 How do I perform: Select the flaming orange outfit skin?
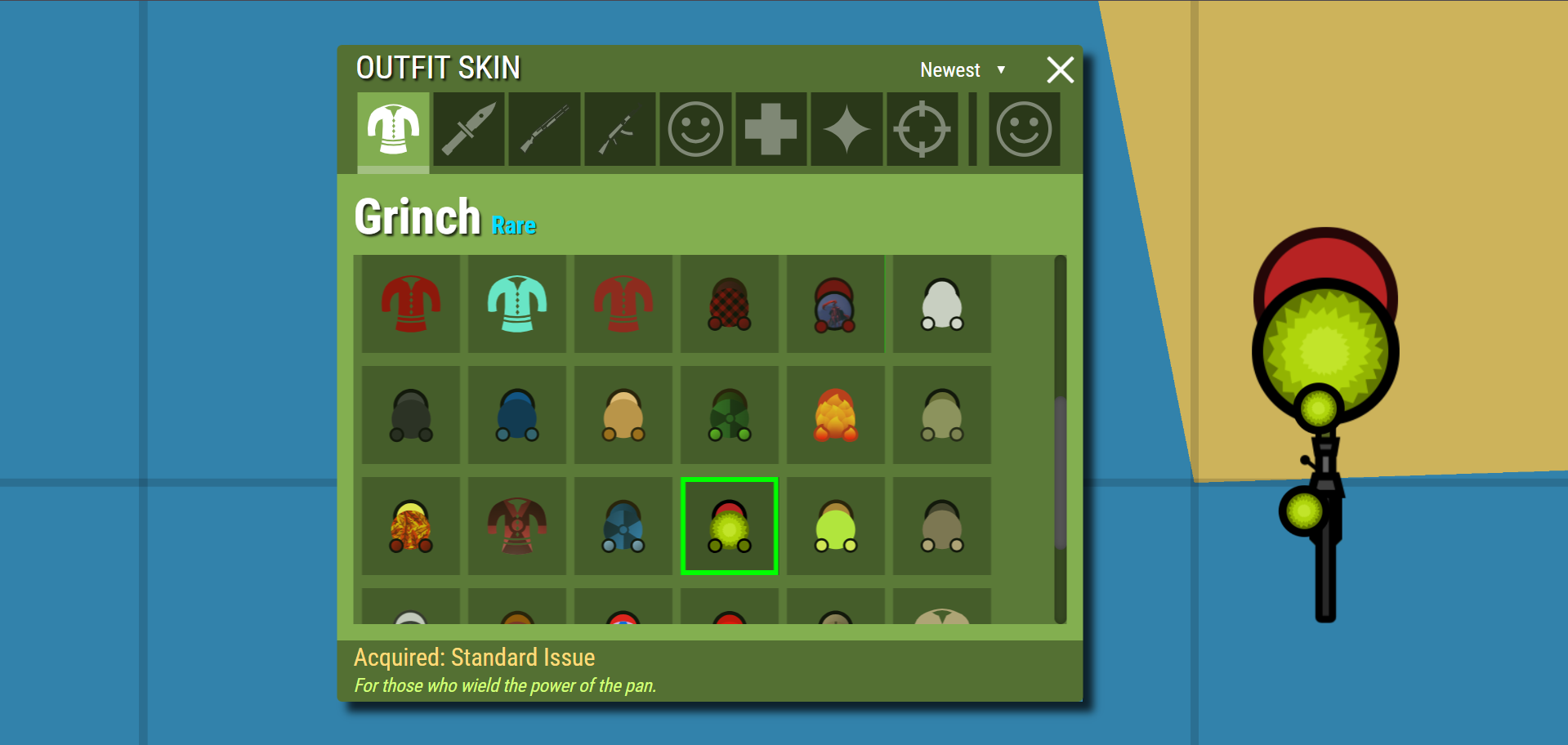(x=835, y=414)
